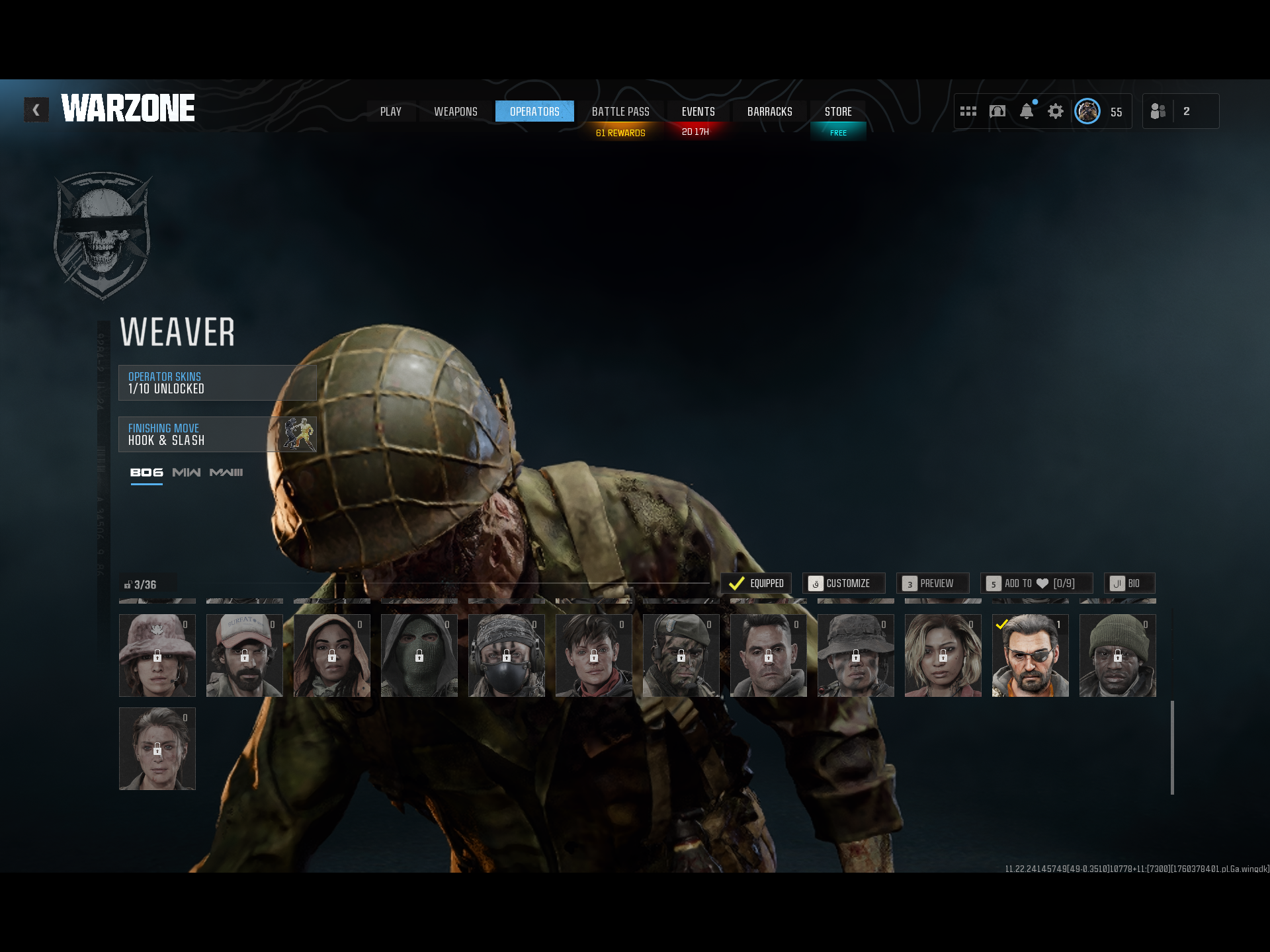Preview the selected operator
The height and width of the screenshot is (952, 1270).
coord(933,583)
